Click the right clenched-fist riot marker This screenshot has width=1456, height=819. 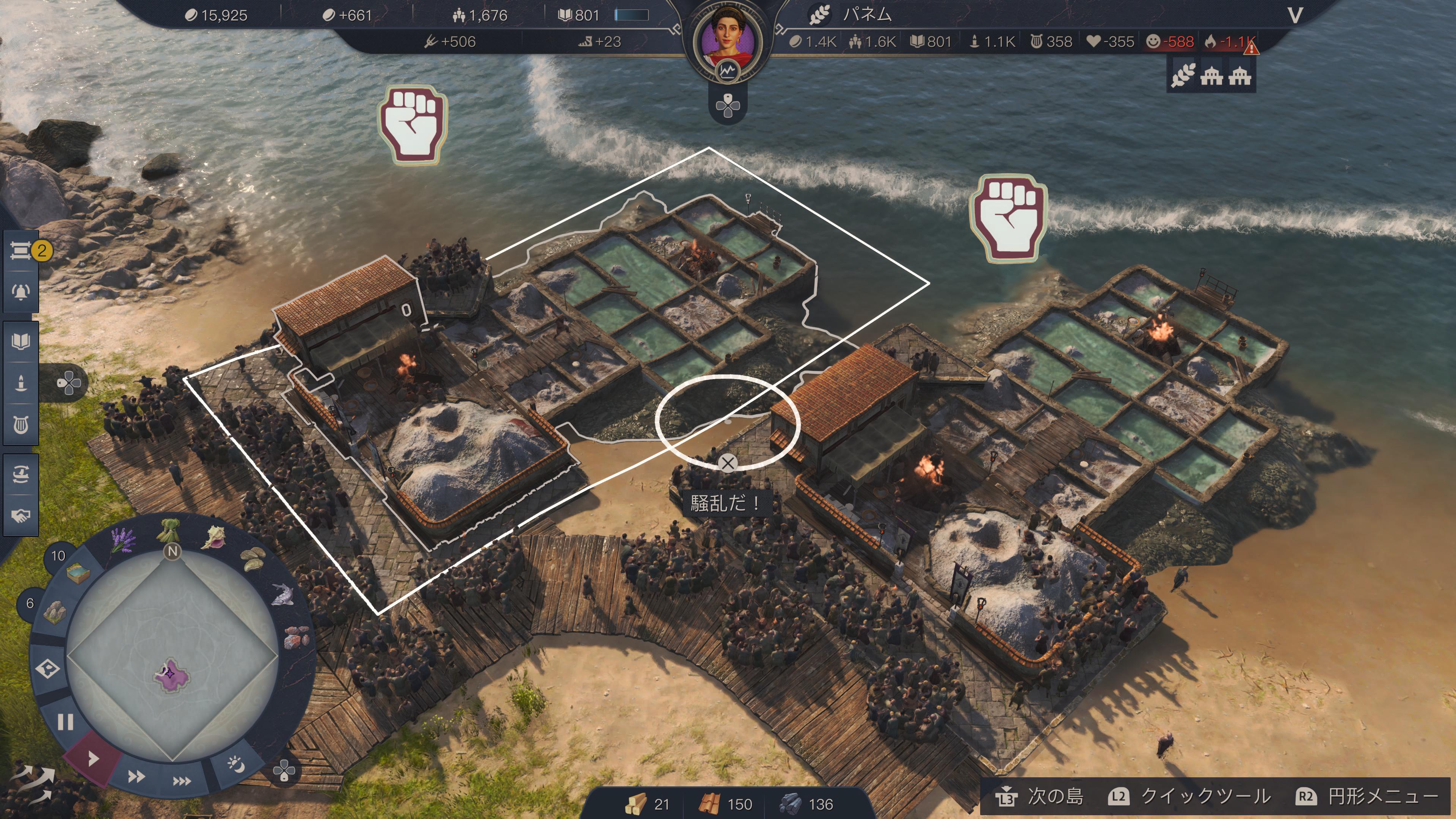pyautogui.click(x=1009, y=218)
